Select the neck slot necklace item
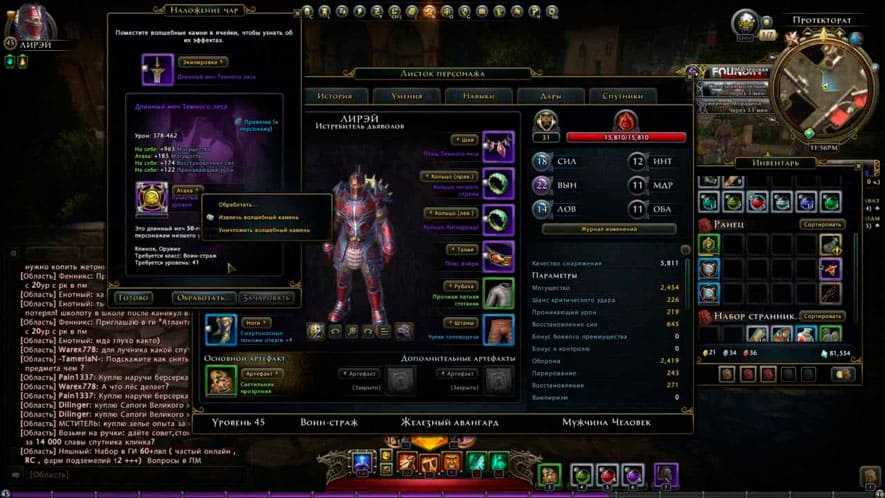The height and width of the screenshot is (498, 885). pyautogui.click(x=498, y=145)
